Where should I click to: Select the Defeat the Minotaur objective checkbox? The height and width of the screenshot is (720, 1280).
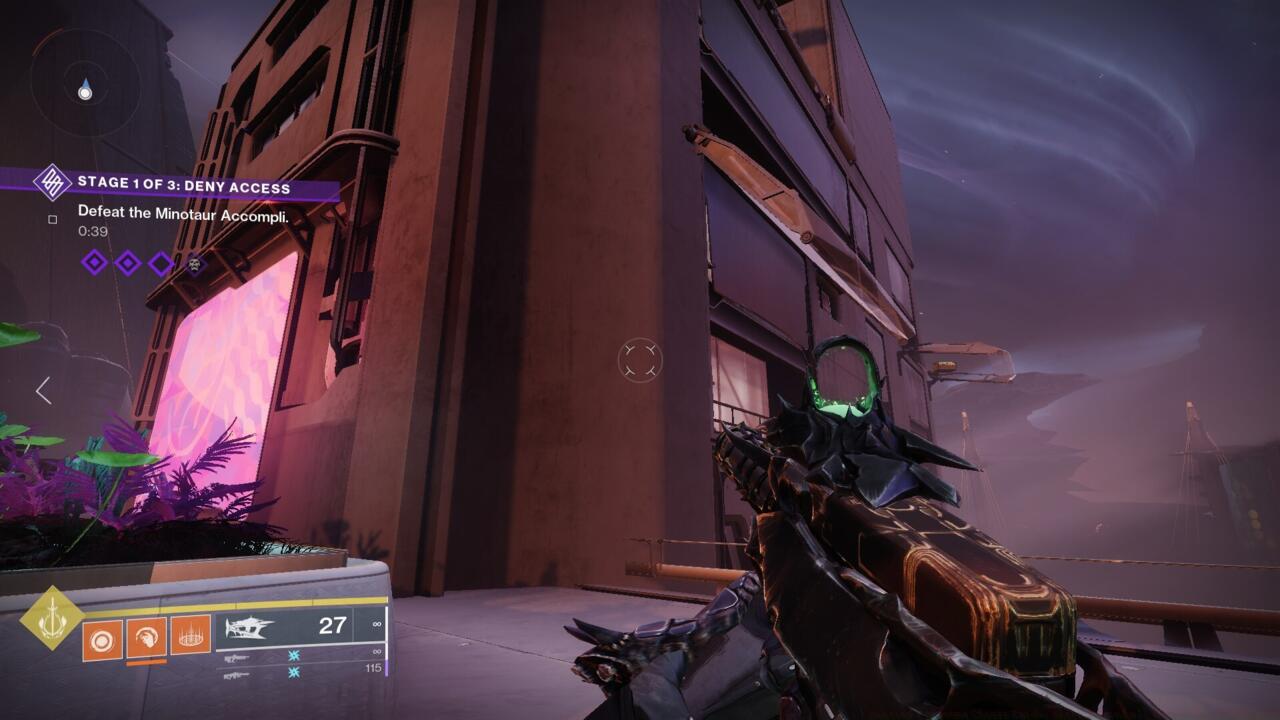53,220
